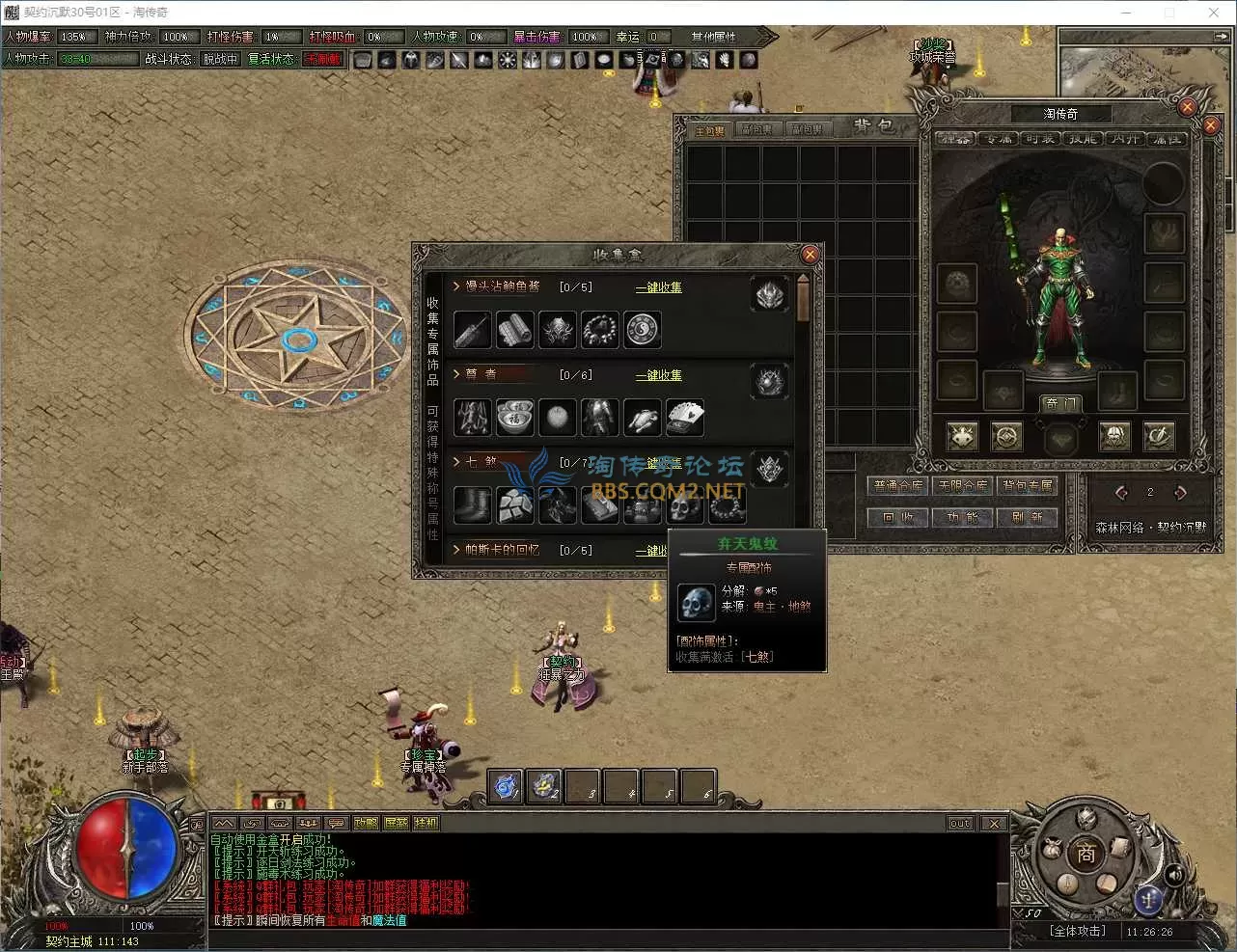Click 一键收集 for the 尊者 set
Viewport: 1237px width, 952px height.
658,375
